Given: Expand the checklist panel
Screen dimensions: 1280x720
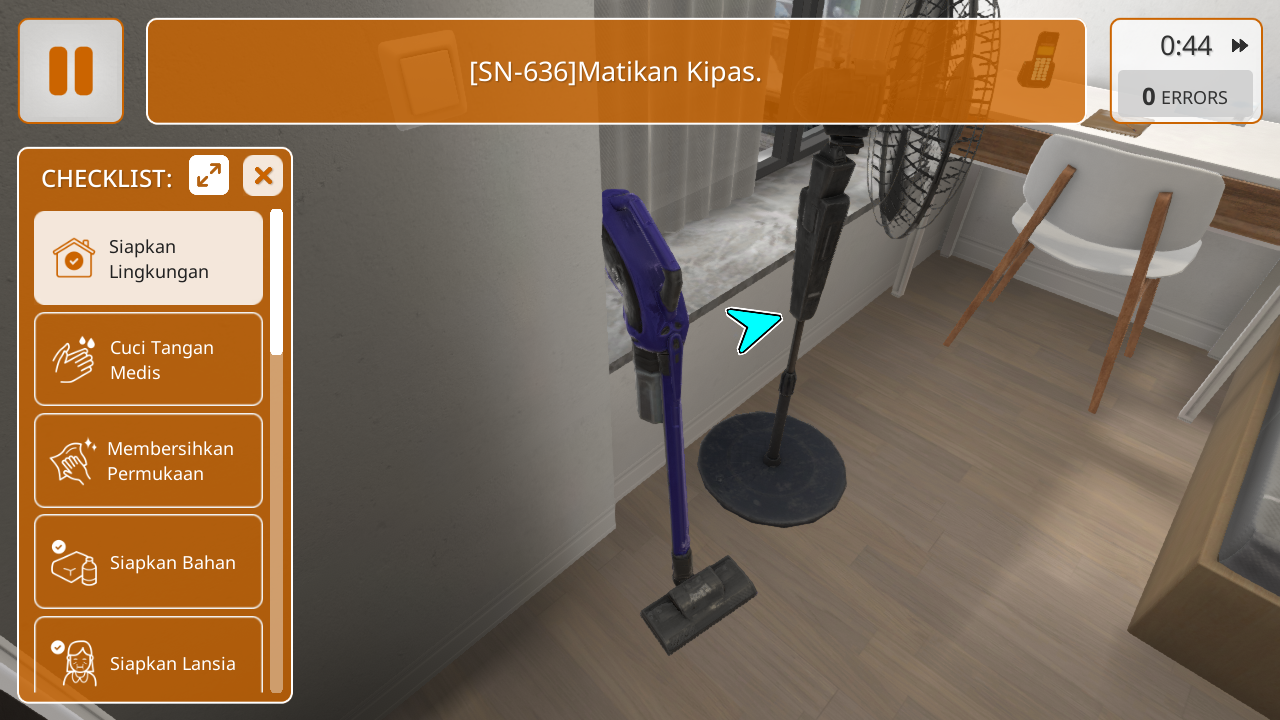Looking at the screenshot, I should pos(209,176).
